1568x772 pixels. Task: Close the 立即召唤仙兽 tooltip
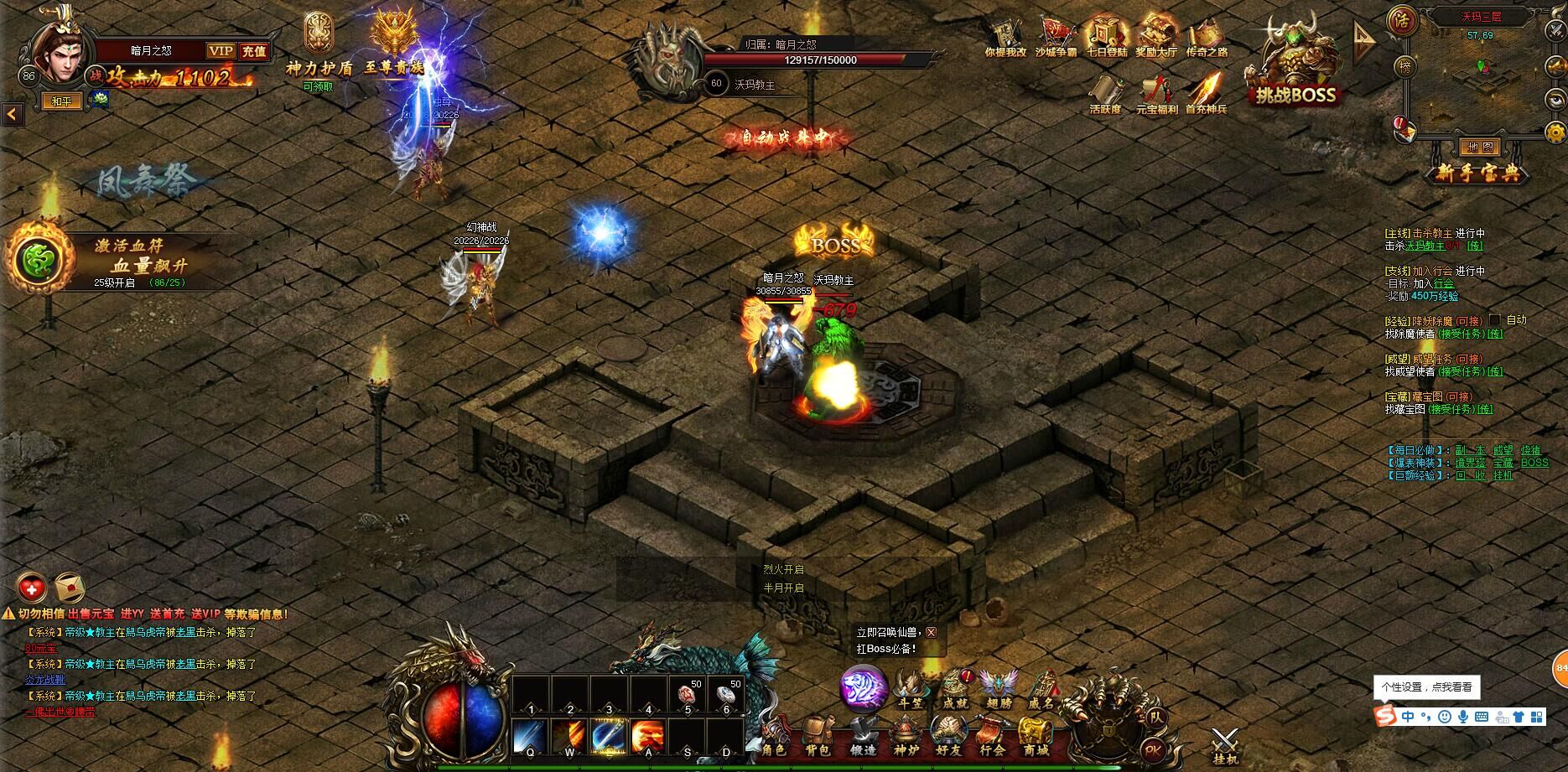tap(931, 633)
